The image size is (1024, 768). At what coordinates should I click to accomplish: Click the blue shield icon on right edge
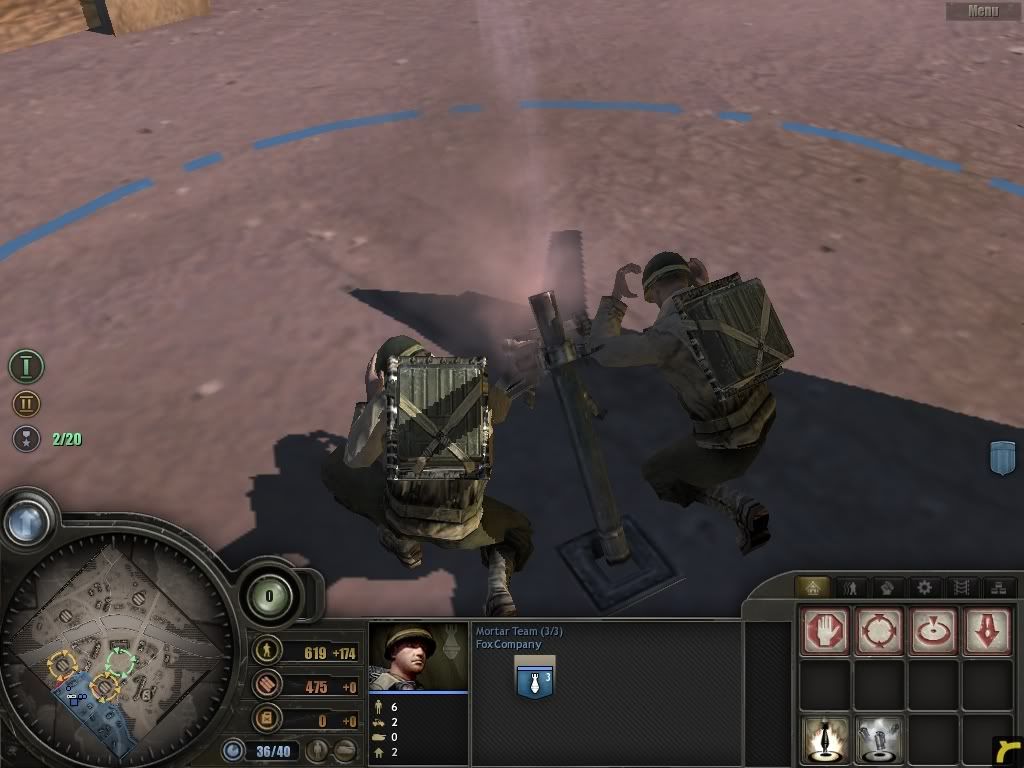[1002, 457]
